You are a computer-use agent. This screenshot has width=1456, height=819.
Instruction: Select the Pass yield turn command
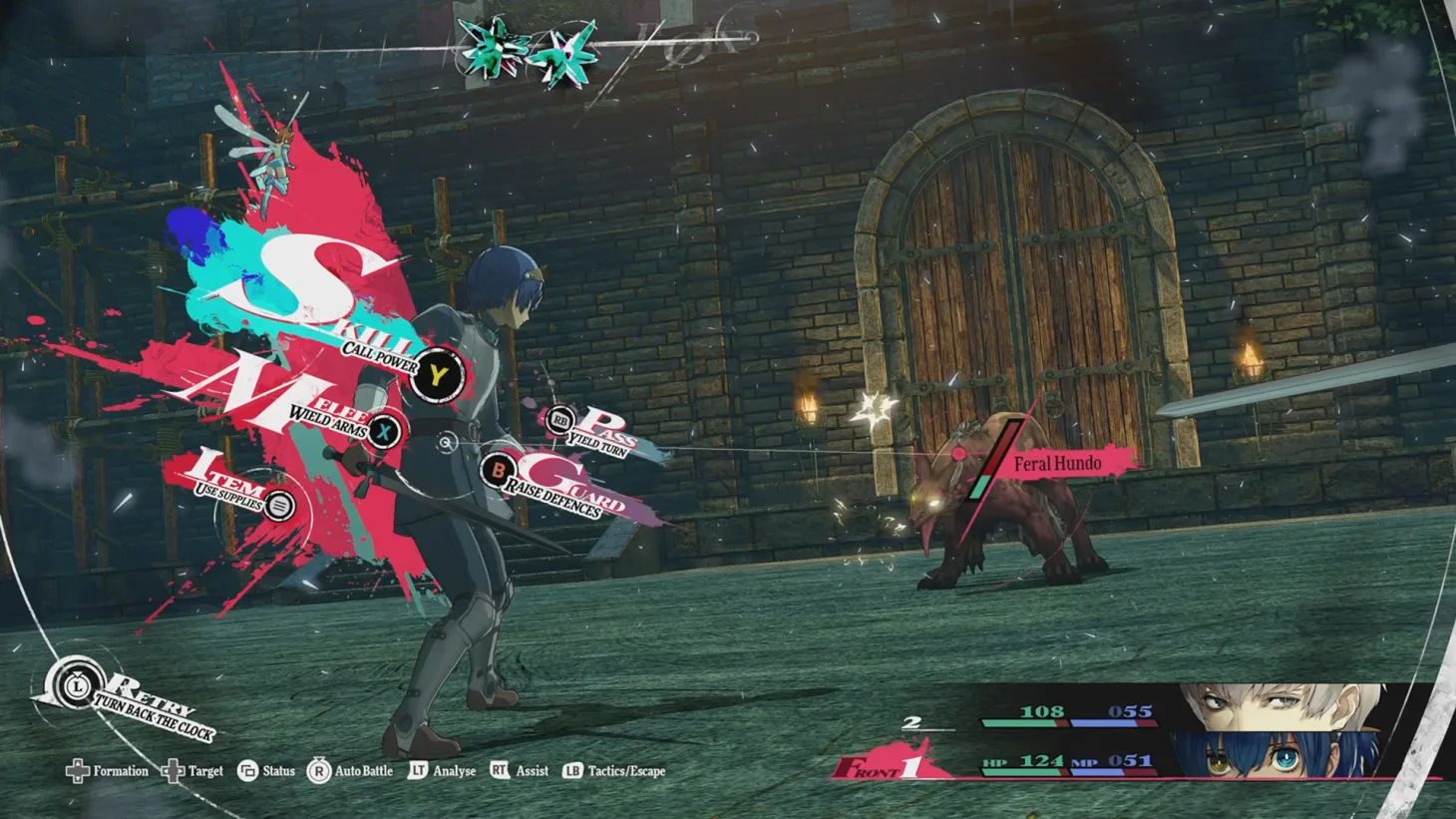560,421
